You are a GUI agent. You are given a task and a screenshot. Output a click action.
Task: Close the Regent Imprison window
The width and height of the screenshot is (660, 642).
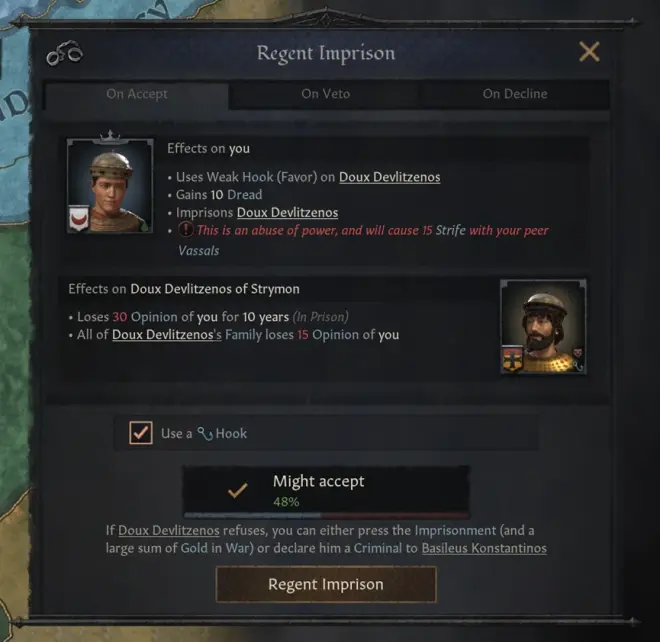[590, 52]
